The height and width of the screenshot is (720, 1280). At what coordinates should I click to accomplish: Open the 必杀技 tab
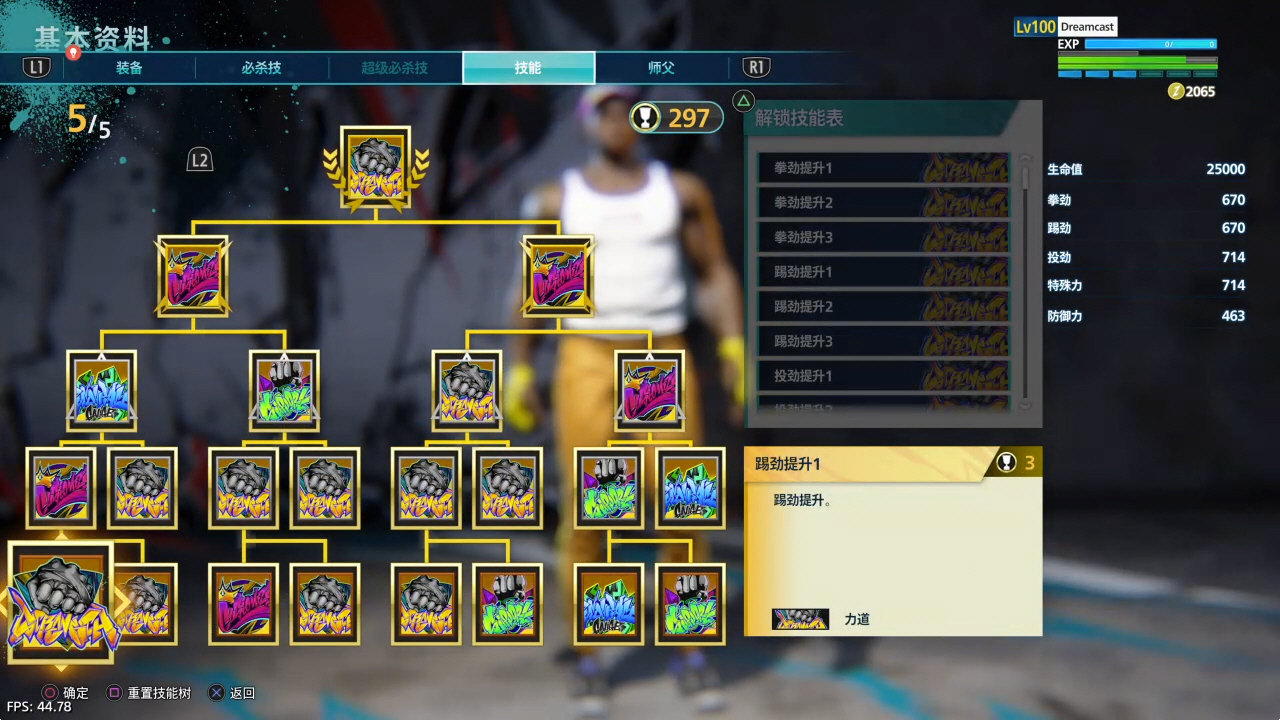point(261,68)
